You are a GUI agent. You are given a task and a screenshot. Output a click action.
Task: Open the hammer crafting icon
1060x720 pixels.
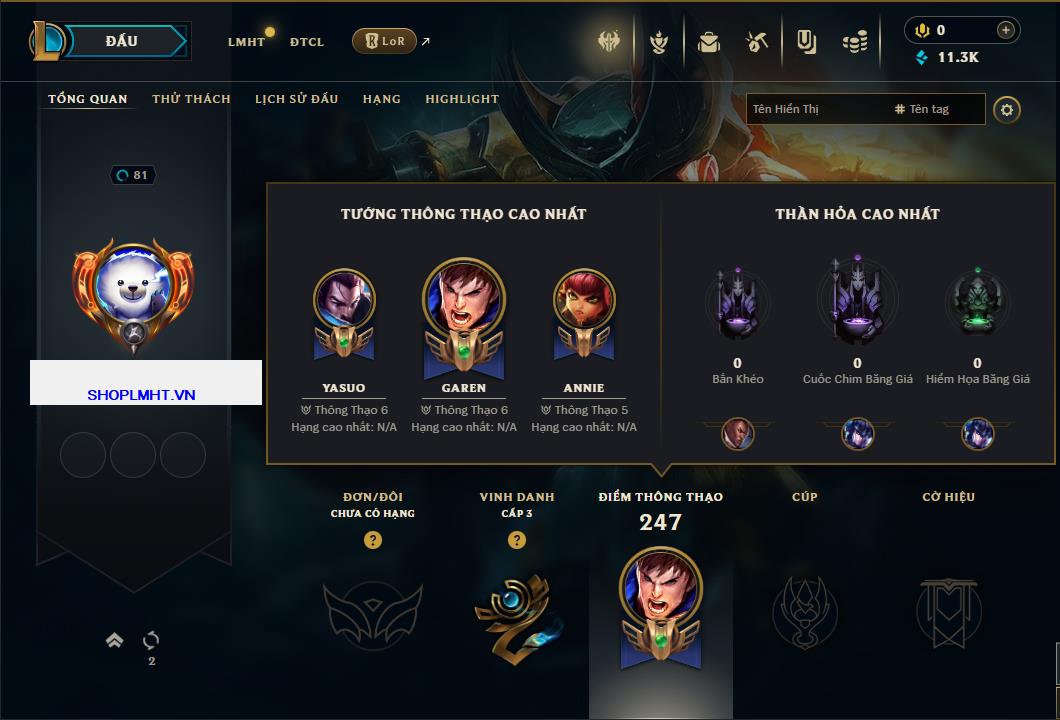(x=757, y=42)
